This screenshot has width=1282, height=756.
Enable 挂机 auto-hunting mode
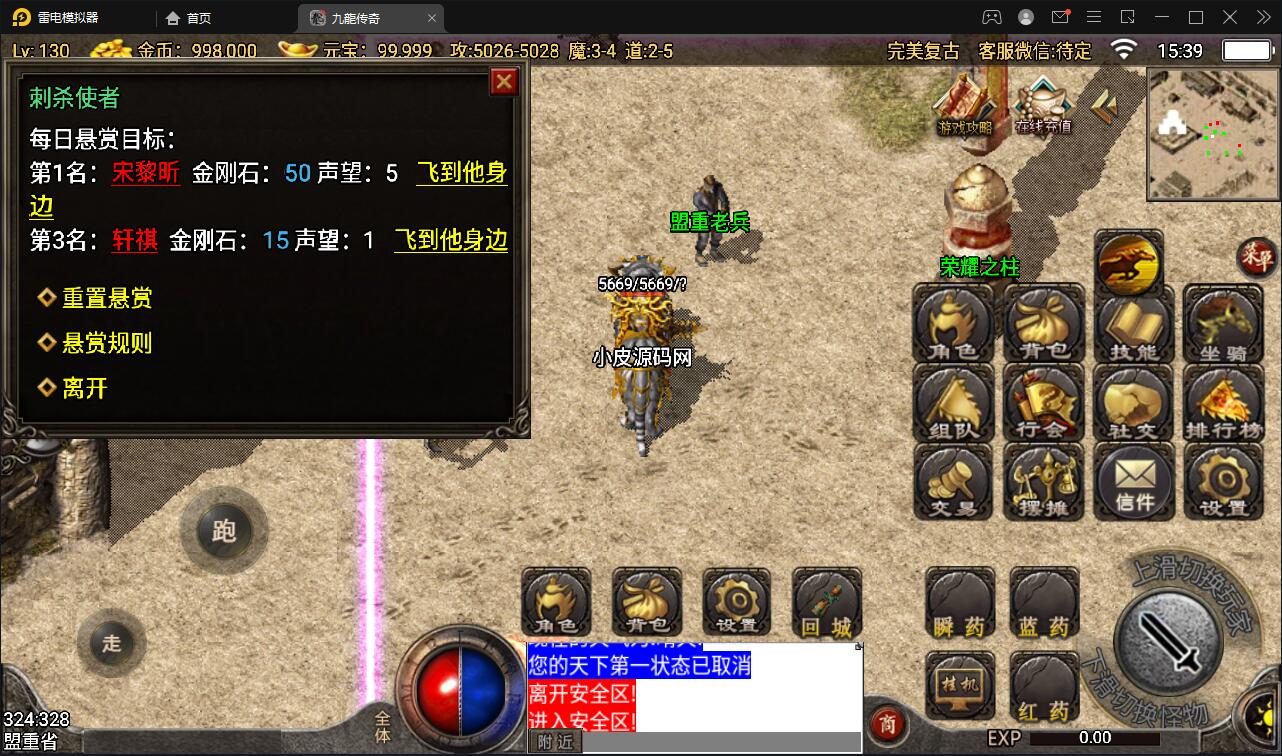959,683
